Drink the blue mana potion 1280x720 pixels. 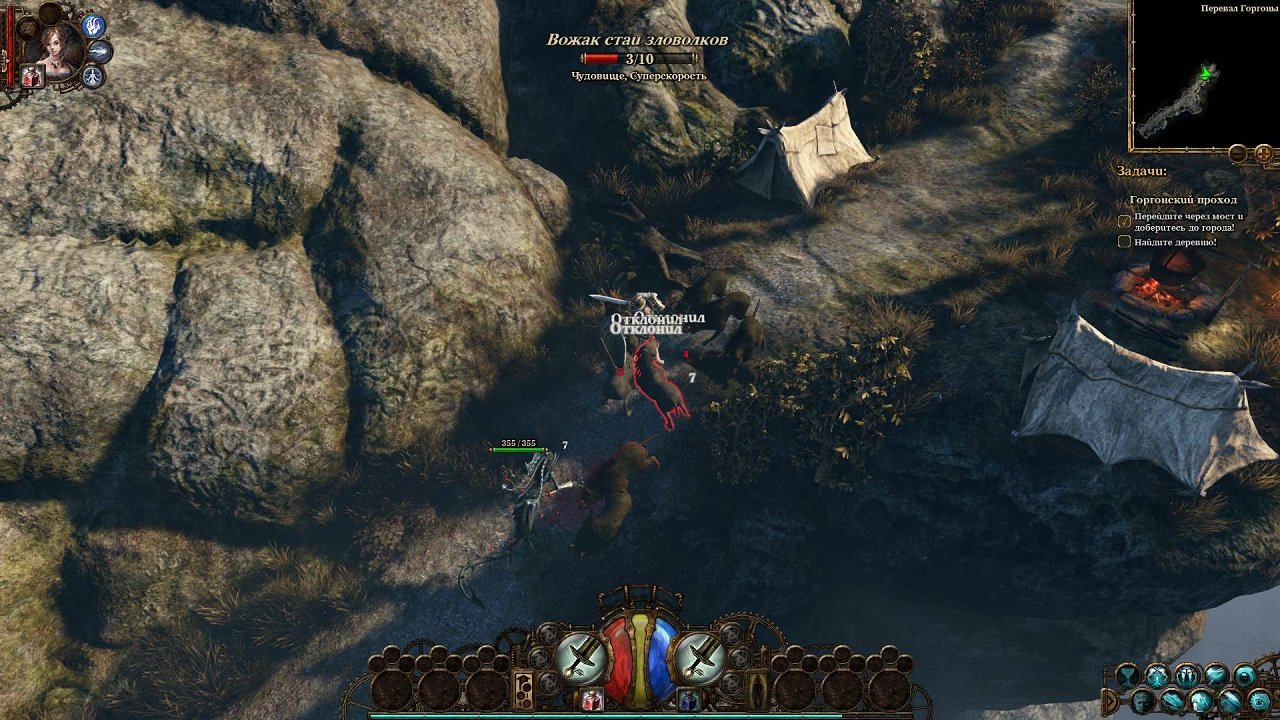(x=688, y=698)
